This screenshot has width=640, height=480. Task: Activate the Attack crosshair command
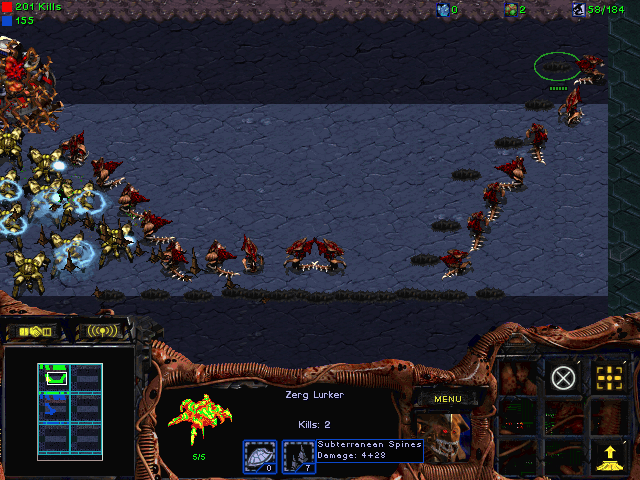(x=608, y=378)
